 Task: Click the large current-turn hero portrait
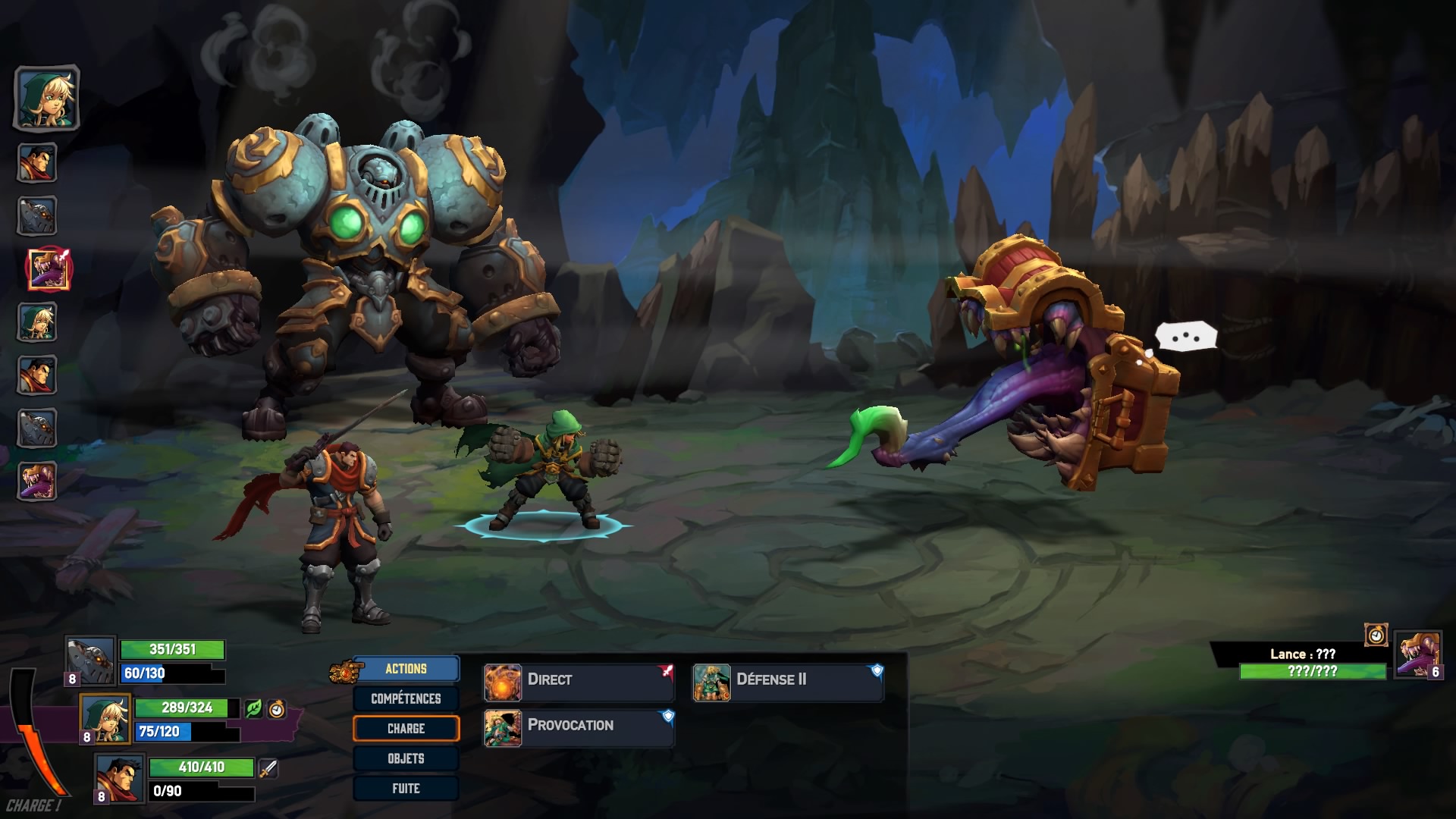pos(47,98)
